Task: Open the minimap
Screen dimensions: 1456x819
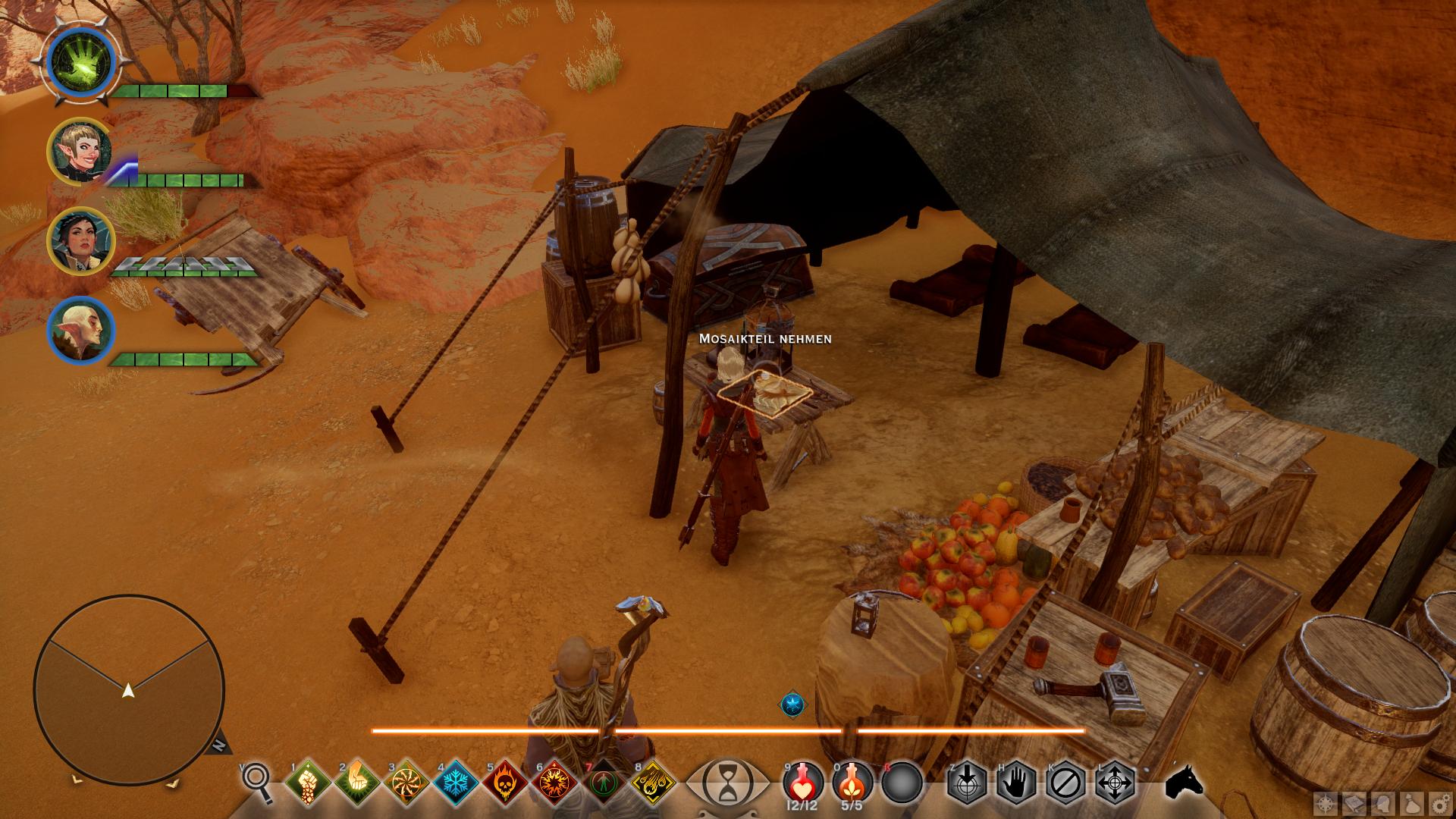Action: pyautogui.click(x=129, y=690)
